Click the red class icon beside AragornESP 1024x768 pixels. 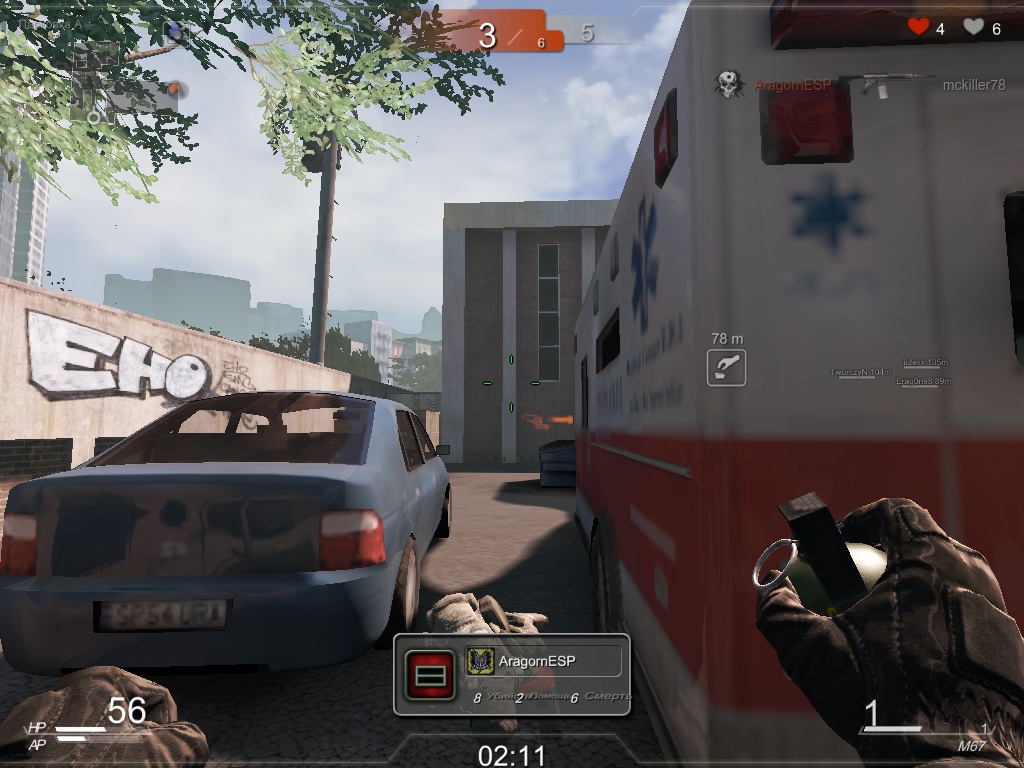click(x=430, y=675)
